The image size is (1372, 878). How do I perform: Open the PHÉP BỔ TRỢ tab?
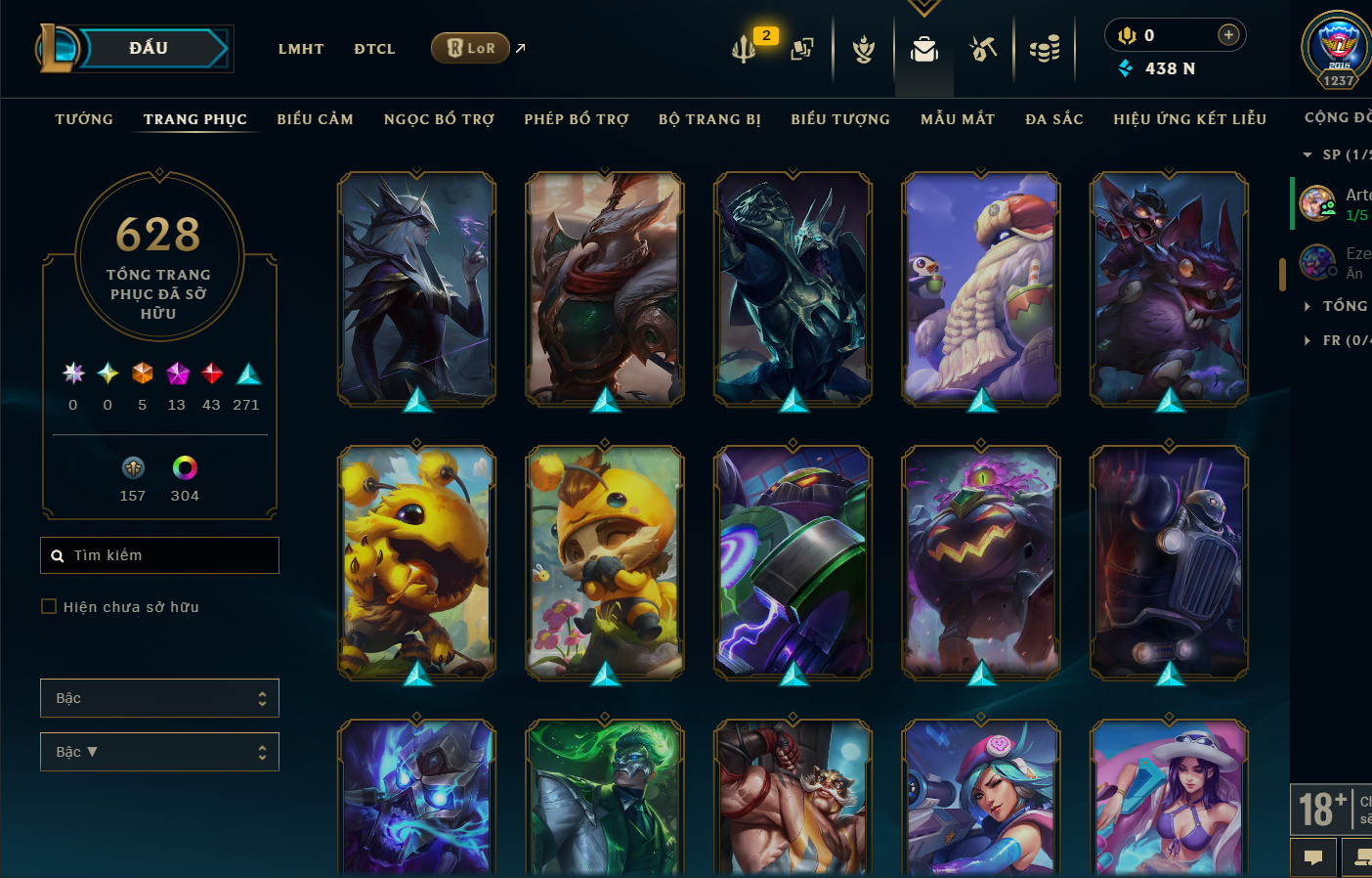coord(577,119)
